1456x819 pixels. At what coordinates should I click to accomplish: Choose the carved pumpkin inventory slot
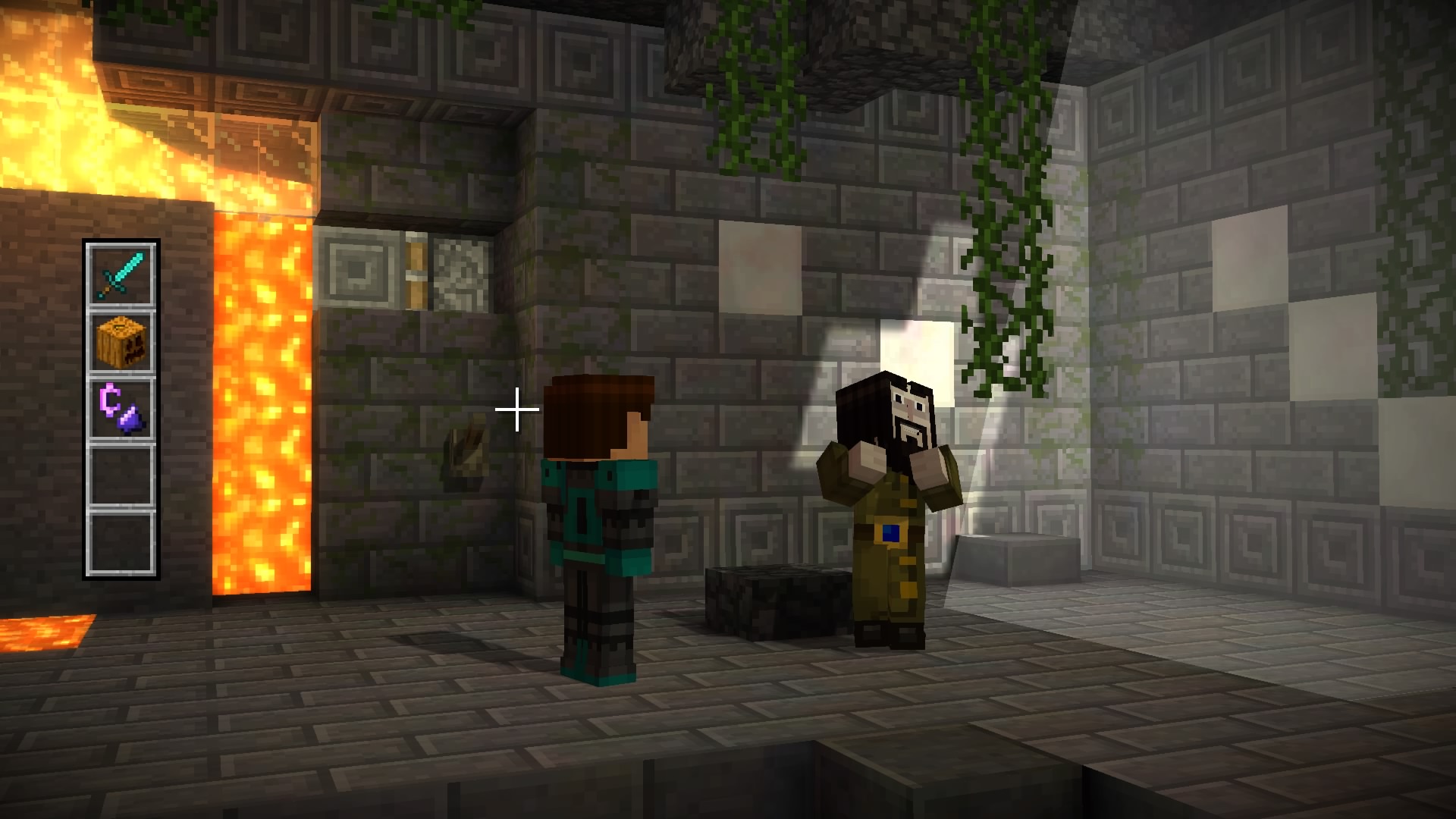[x=121, y=342]
